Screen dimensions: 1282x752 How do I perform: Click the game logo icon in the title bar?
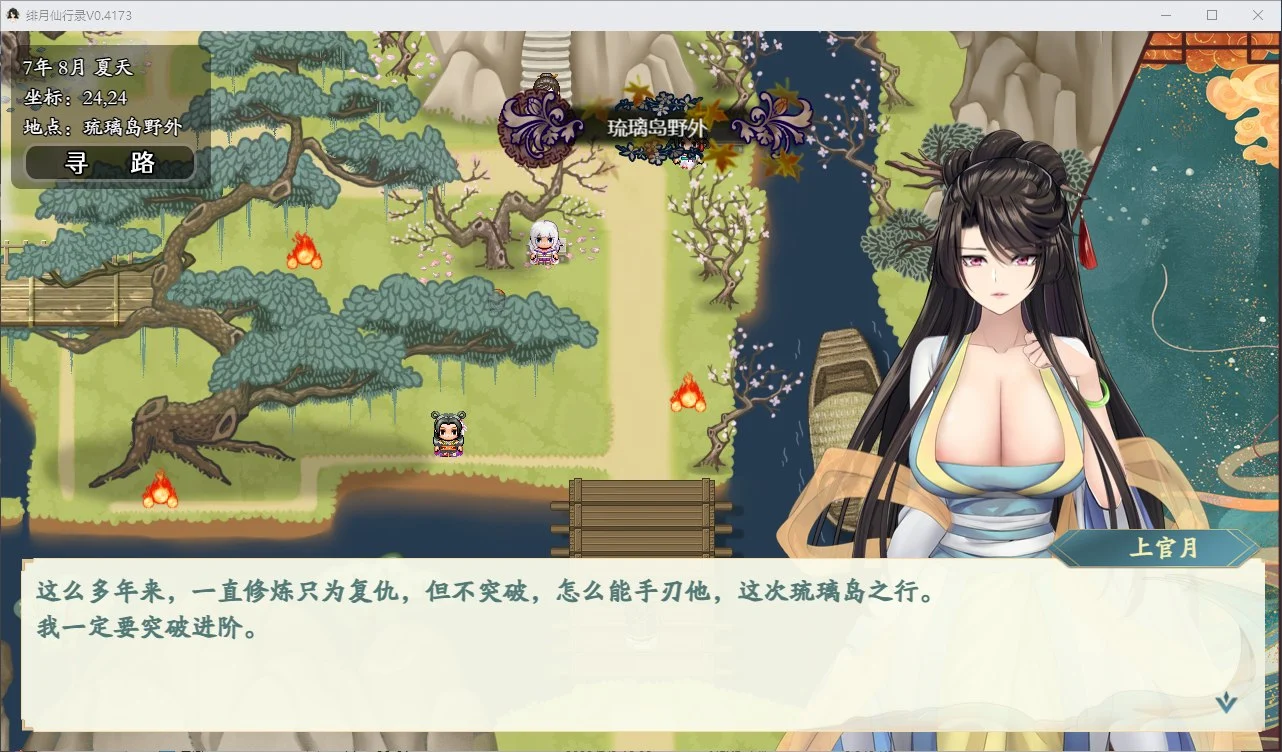click(13, 14)
